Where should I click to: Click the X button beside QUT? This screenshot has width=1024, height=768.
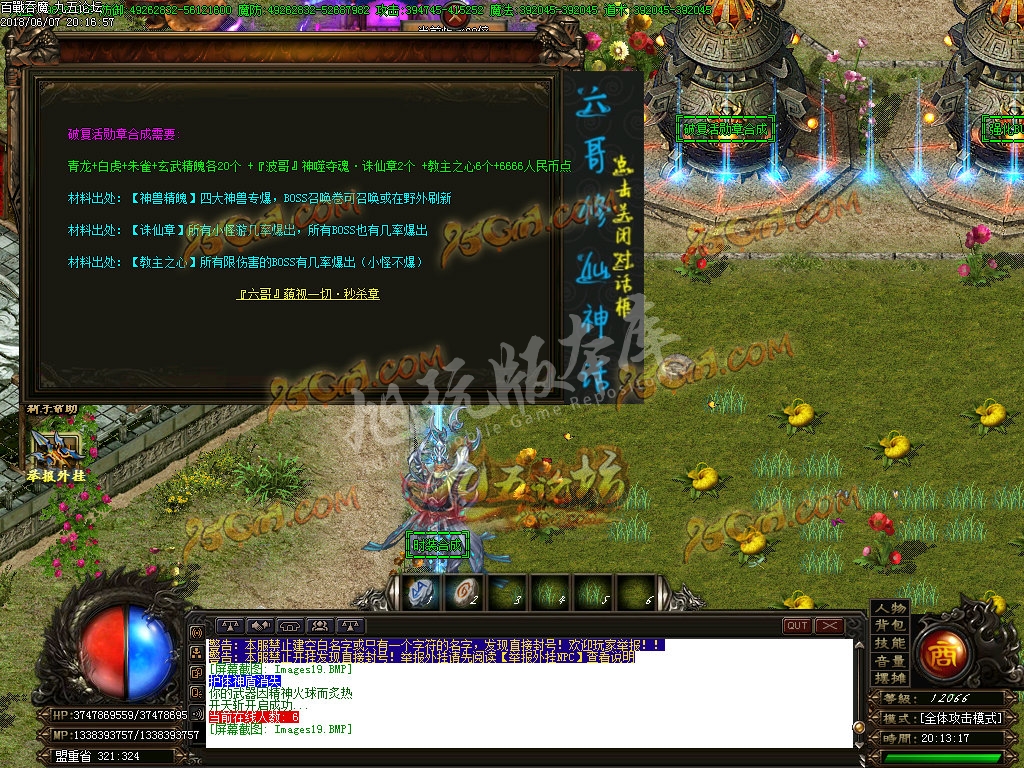pos(830,626)
